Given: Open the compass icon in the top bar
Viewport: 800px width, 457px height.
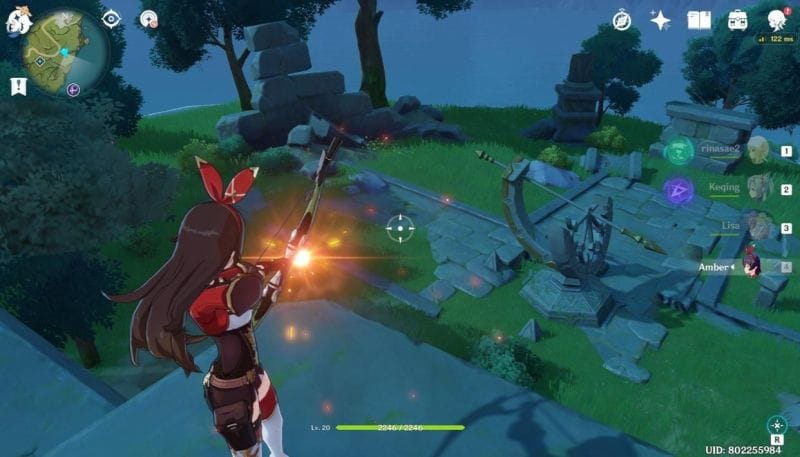Looking at the screenshot, I should coord(622,20).
